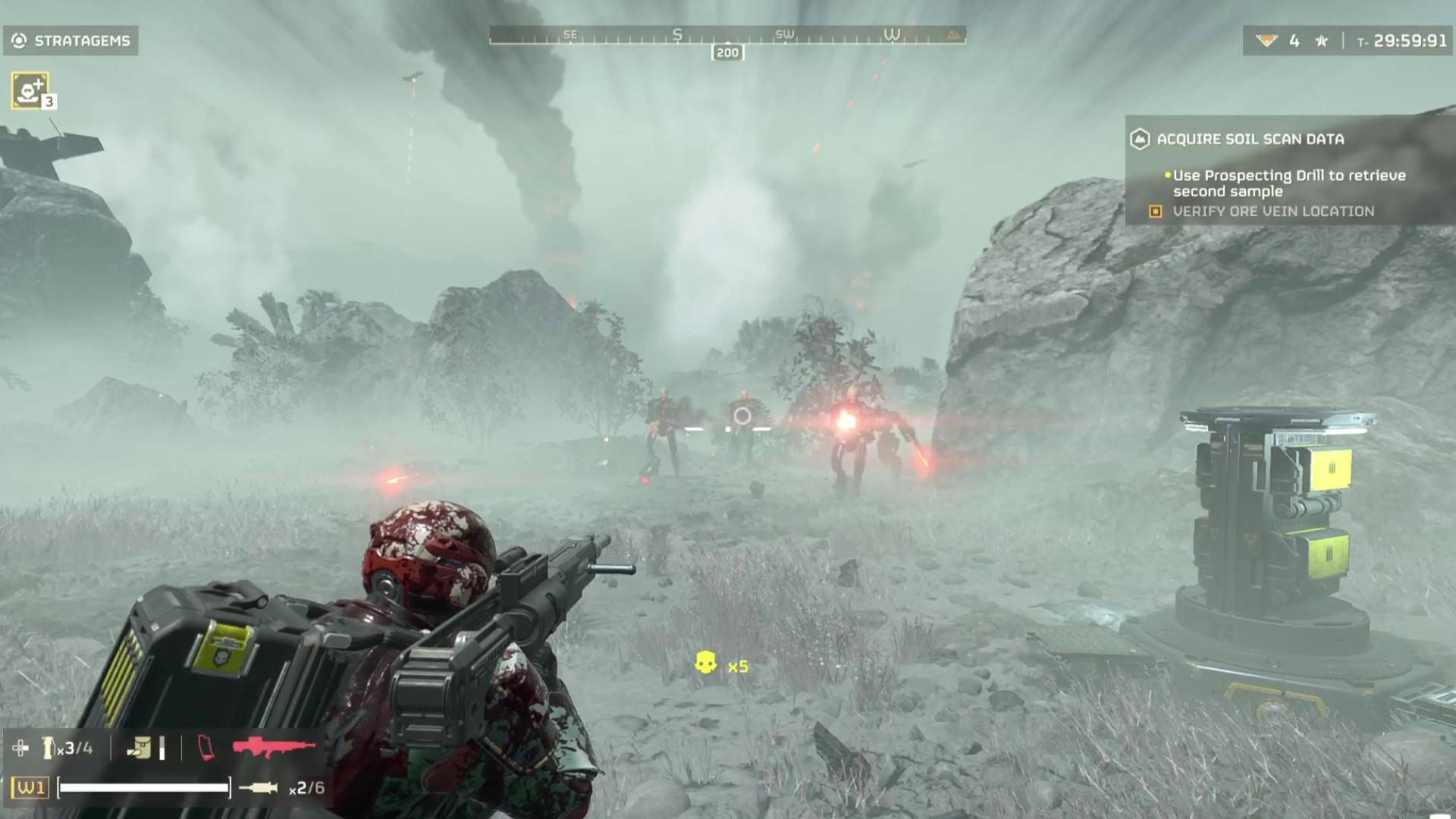Toggle the yellow objective bullet marker

click(1166, 176)
